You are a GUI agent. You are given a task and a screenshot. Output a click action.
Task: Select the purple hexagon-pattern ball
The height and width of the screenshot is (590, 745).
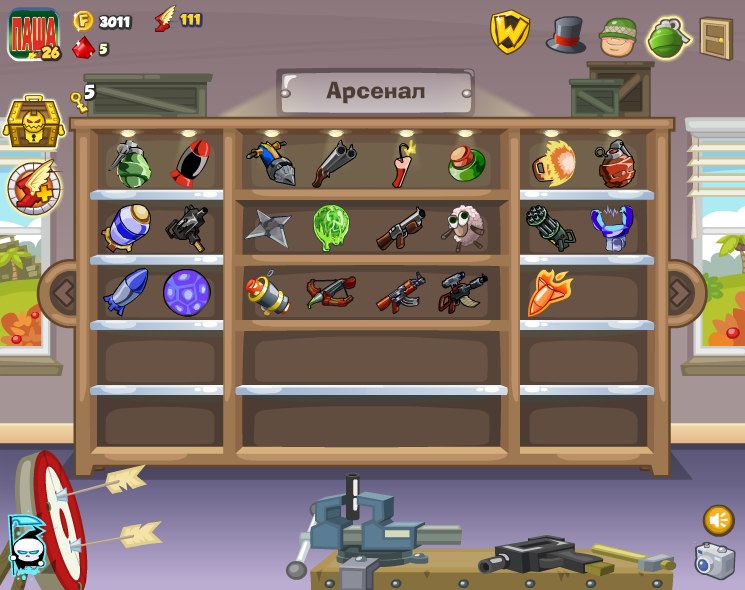coord(187,293)
